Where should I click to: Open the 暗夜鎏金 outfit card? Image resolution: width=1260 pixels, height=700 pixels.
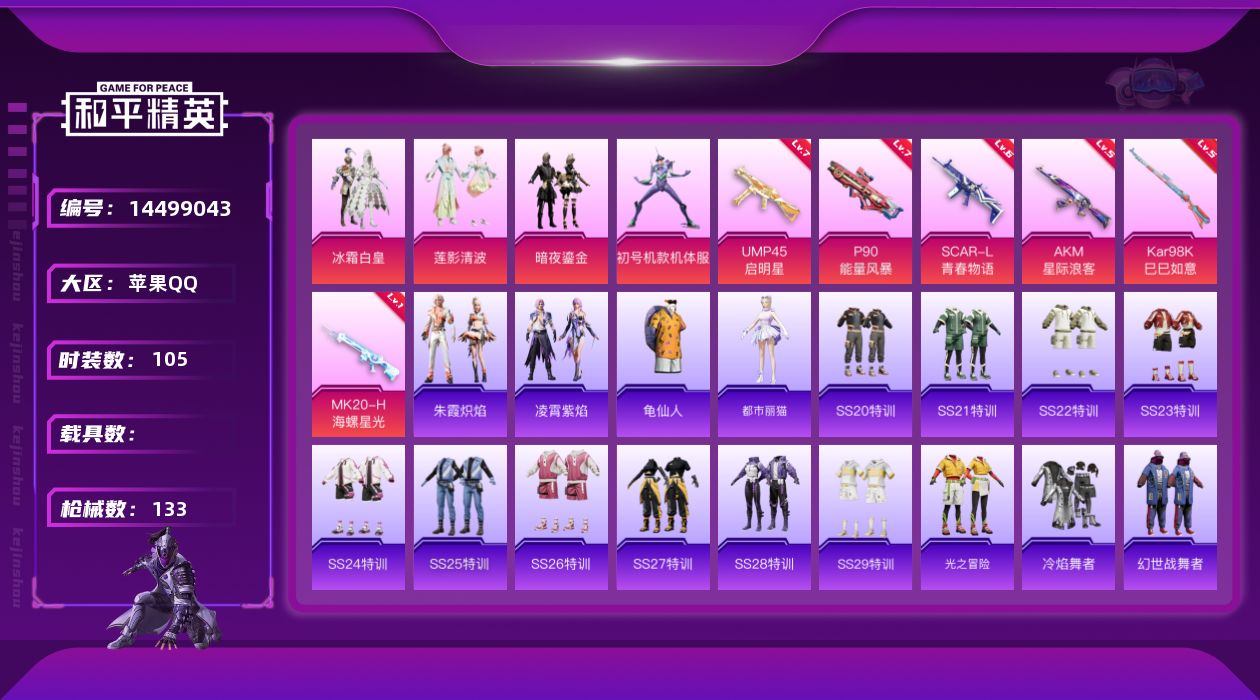[561, 210]
